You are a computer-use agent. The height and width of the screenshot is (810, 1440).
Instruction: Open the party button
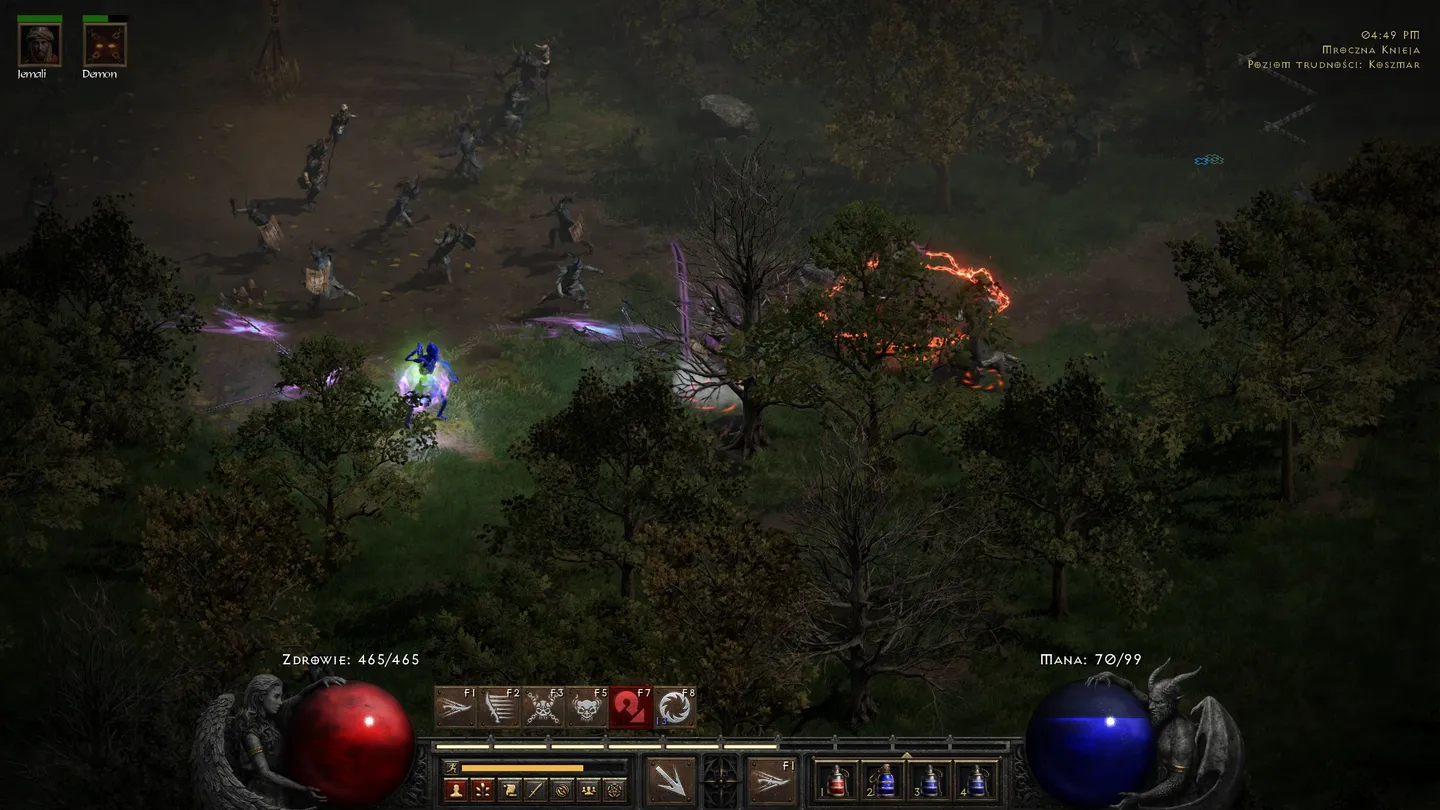[589, 790]
